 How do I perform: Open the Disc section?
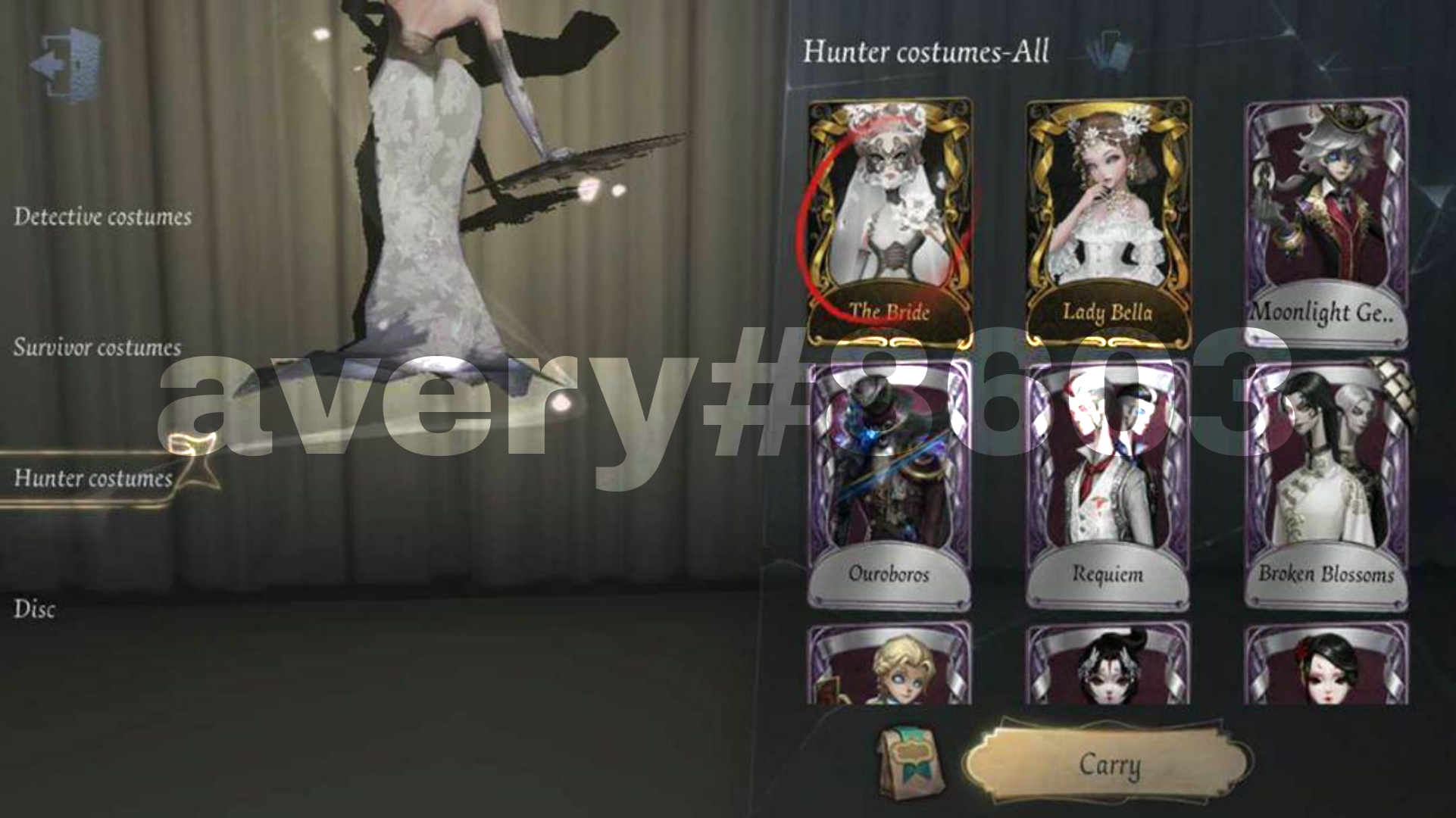(x=35, y=607)
